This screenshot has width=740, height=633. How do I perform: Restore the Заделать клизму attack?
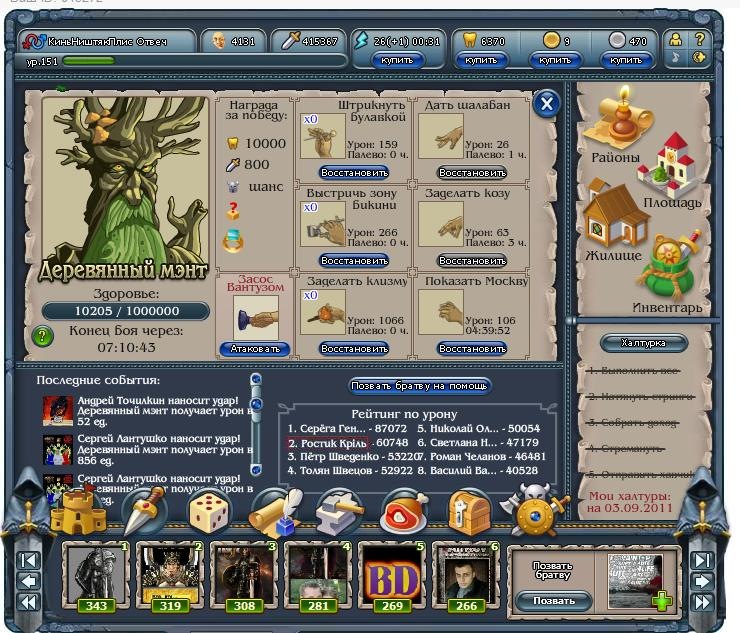[x=353, y=349]
